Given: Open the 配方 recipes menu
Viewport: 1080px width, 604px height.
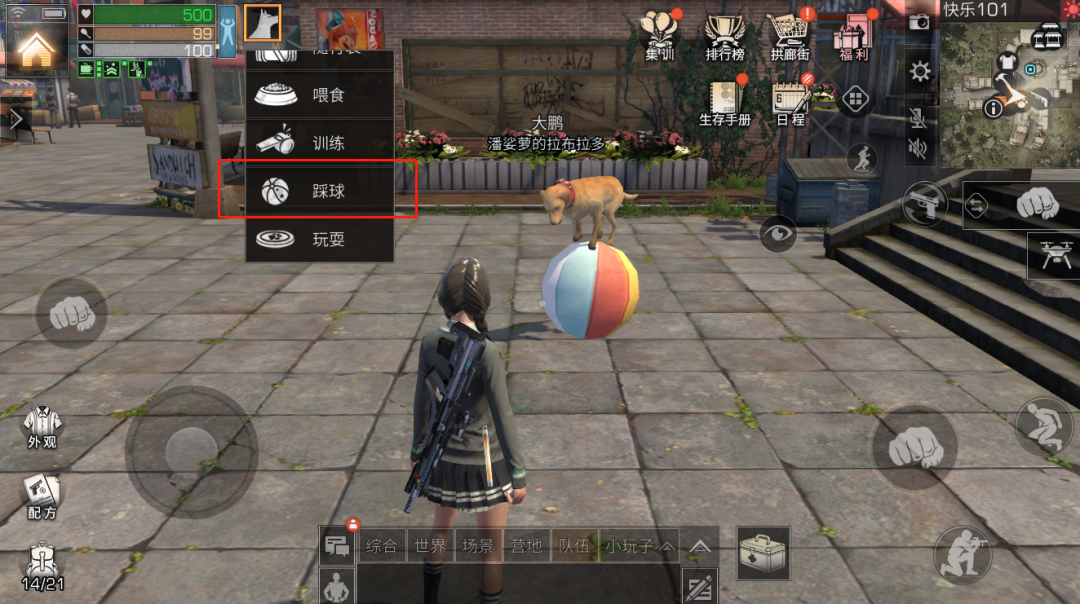Looking at the screenshot, I should [42, 497].
